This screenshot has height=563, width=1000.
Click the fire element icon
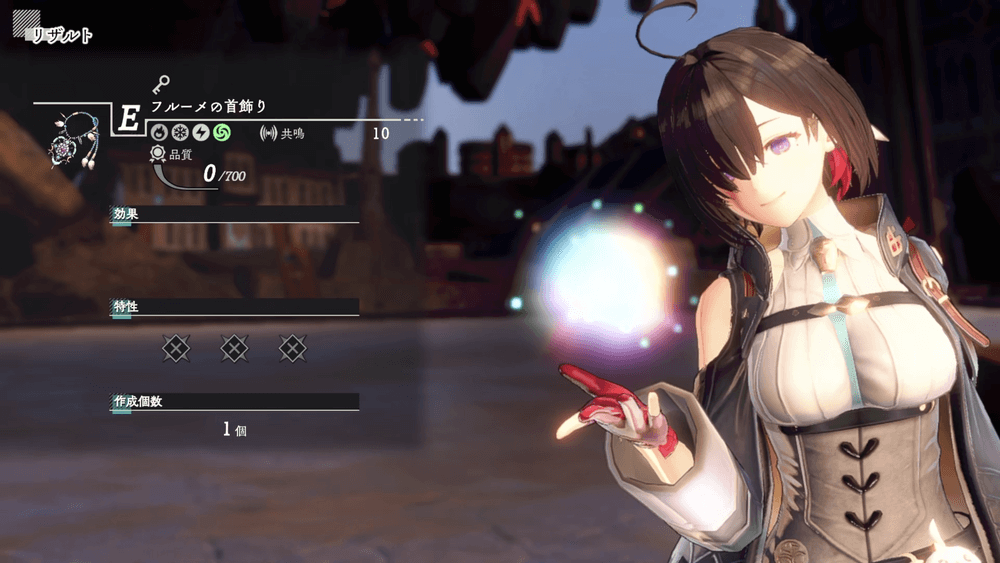point(159,132)
